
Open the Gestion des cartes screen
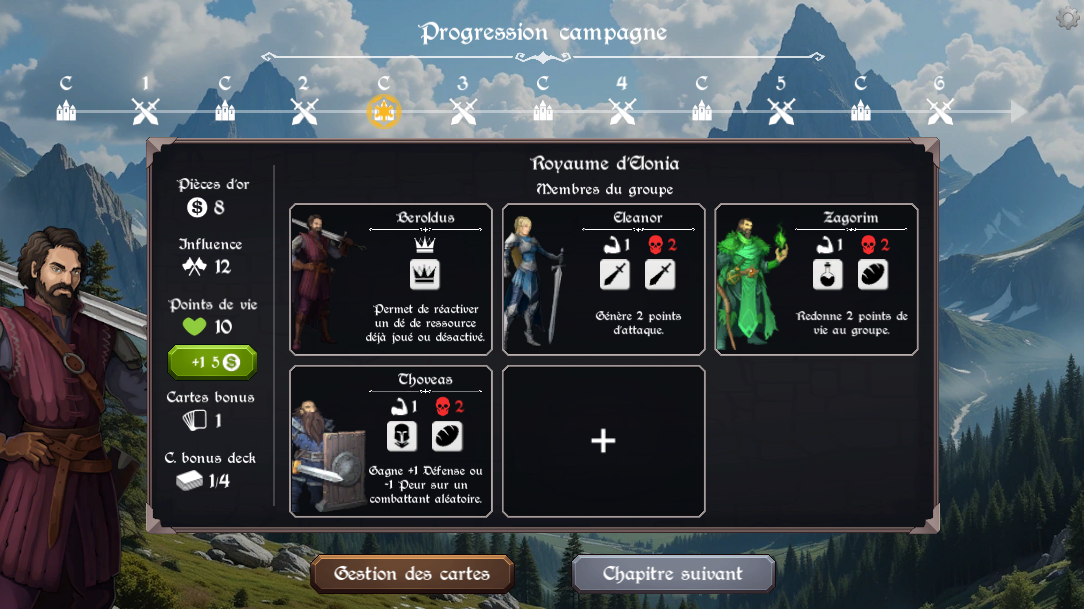(412, 574)
